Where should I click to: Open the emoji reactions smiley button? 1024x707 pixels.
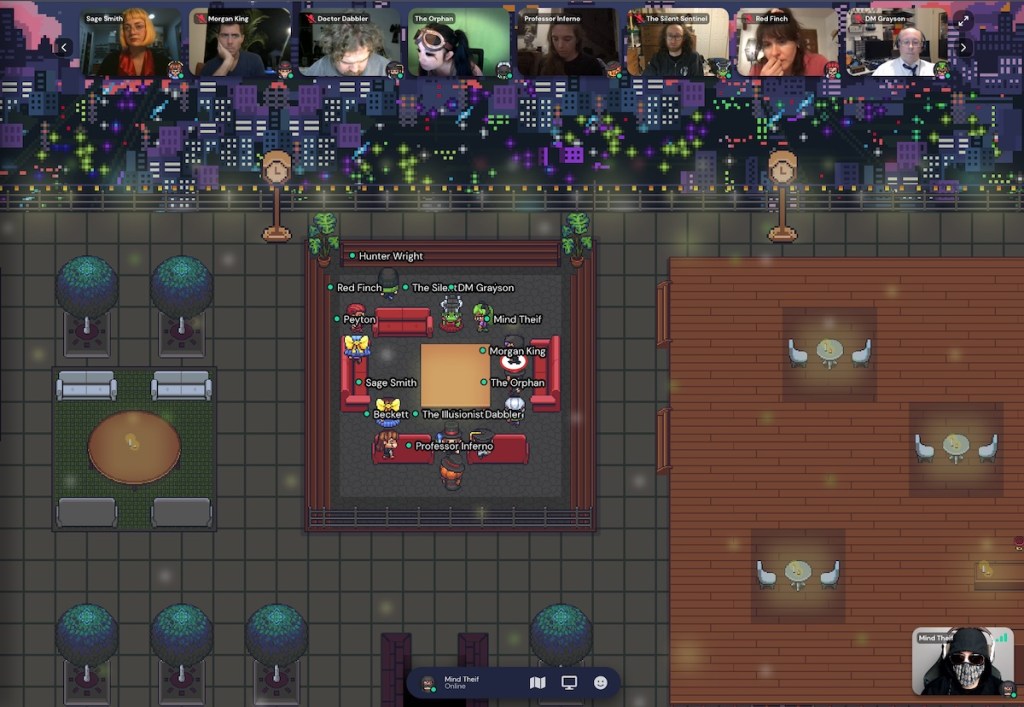coord(601,683)
